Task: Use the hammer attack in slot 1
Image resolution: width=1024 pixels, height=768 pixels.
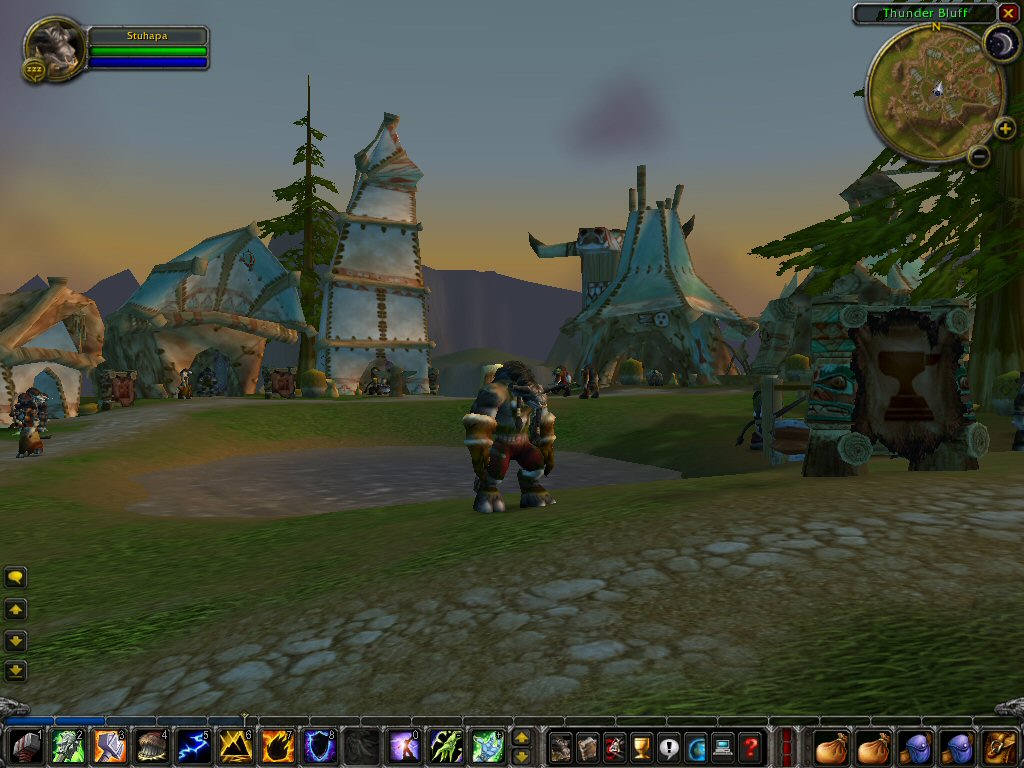Action: click(x=26, y=746)
